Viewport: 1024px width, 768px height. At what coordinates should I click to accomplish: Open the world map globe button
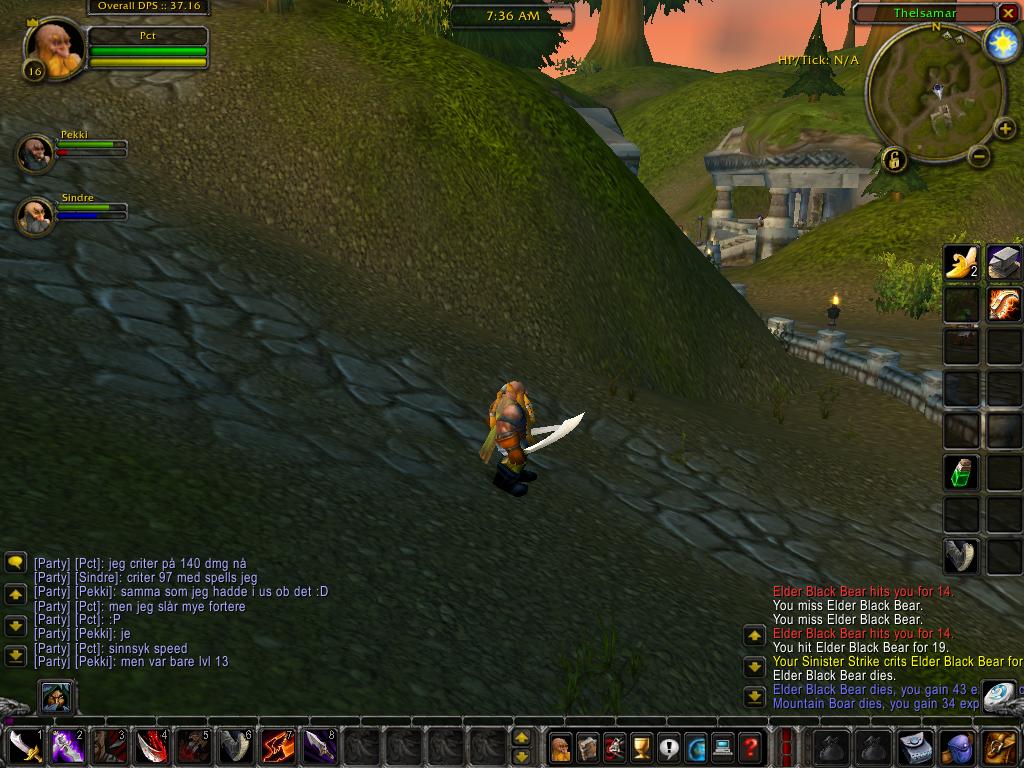pyautogui.click(x=695, y=747)
